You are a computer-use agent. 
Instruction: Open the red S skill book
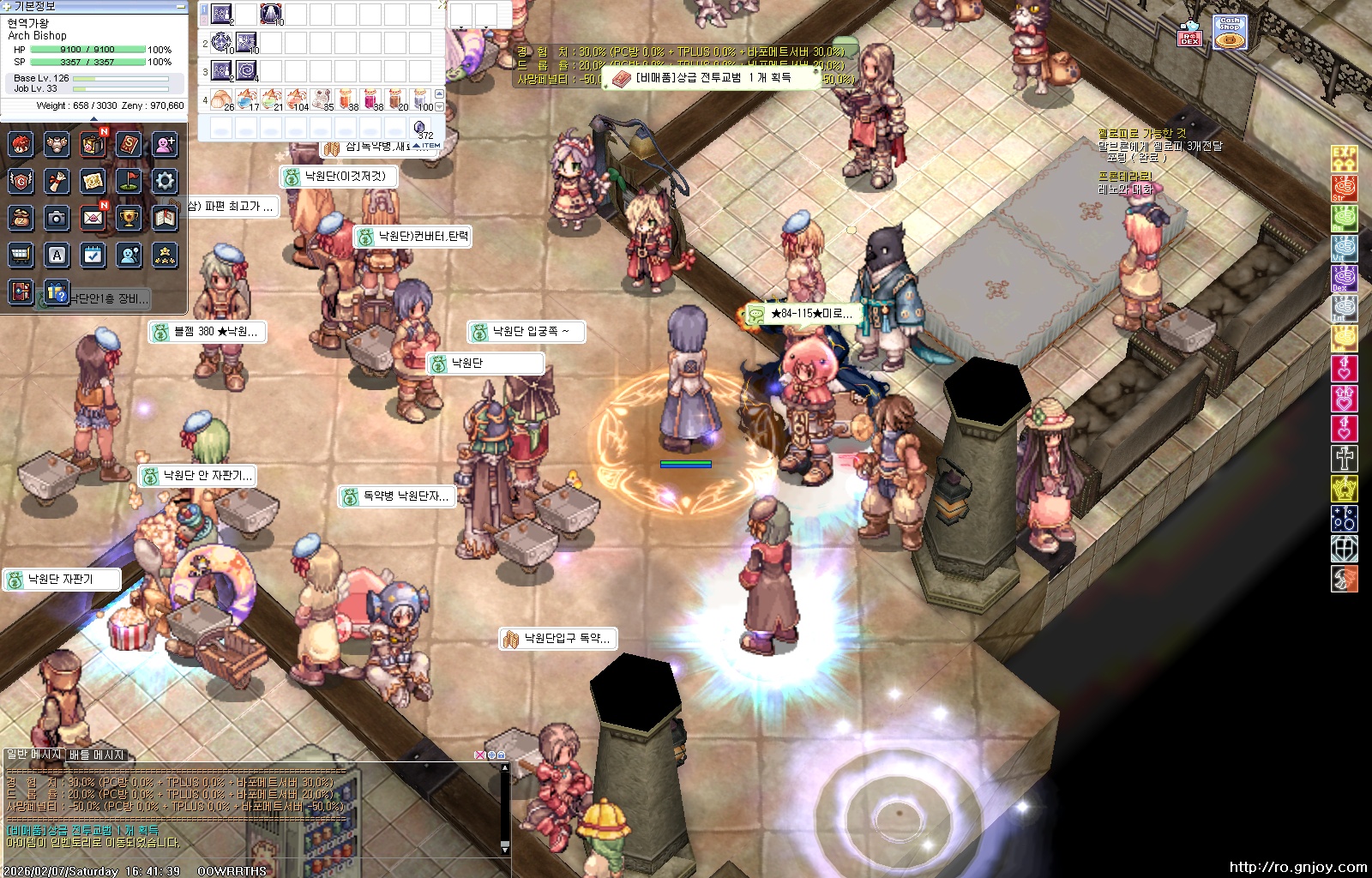129,145
